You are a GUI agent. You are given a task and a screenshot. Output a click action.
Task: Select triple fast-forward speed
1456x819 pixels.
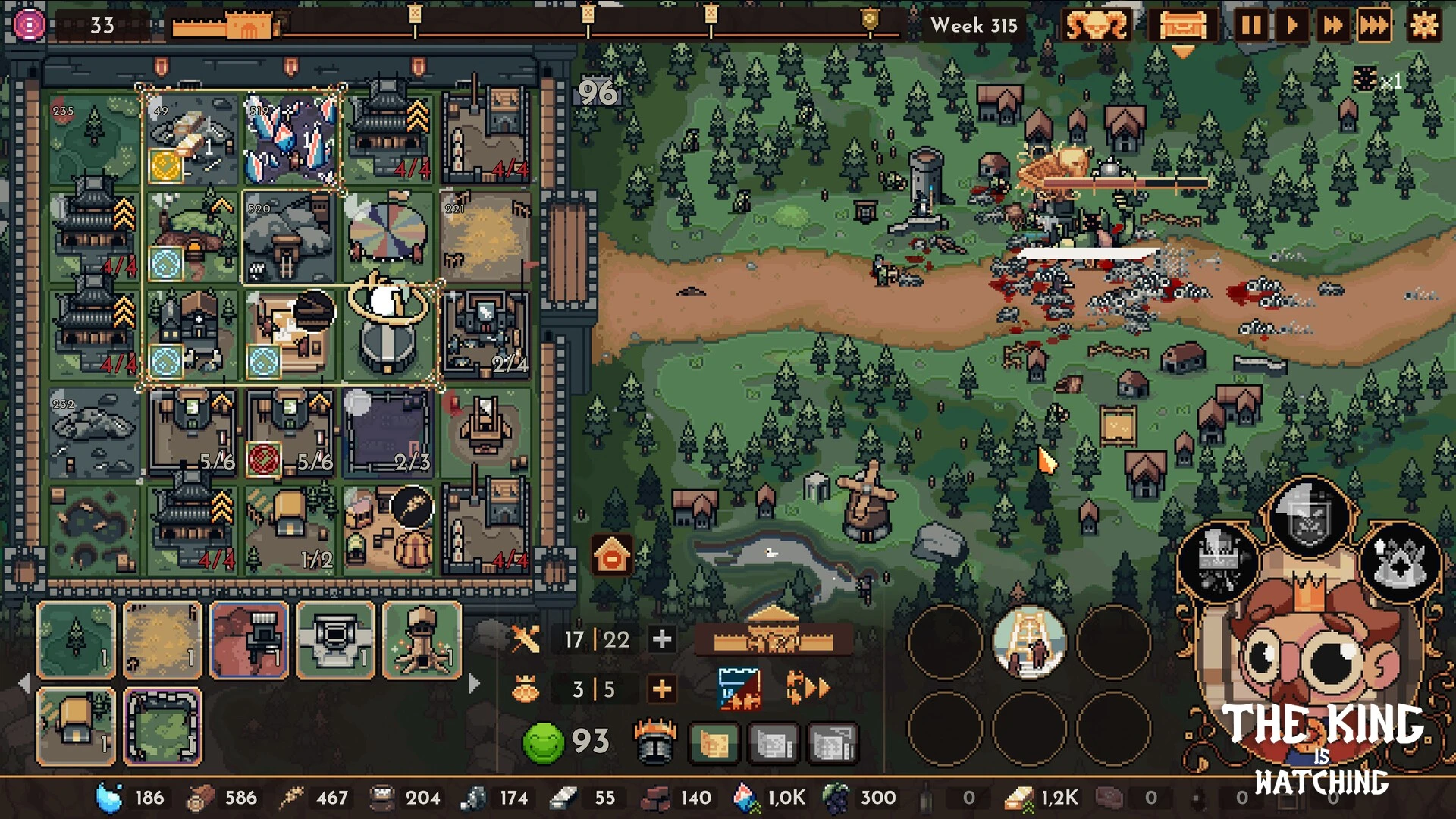click(x=1374, y=26)
